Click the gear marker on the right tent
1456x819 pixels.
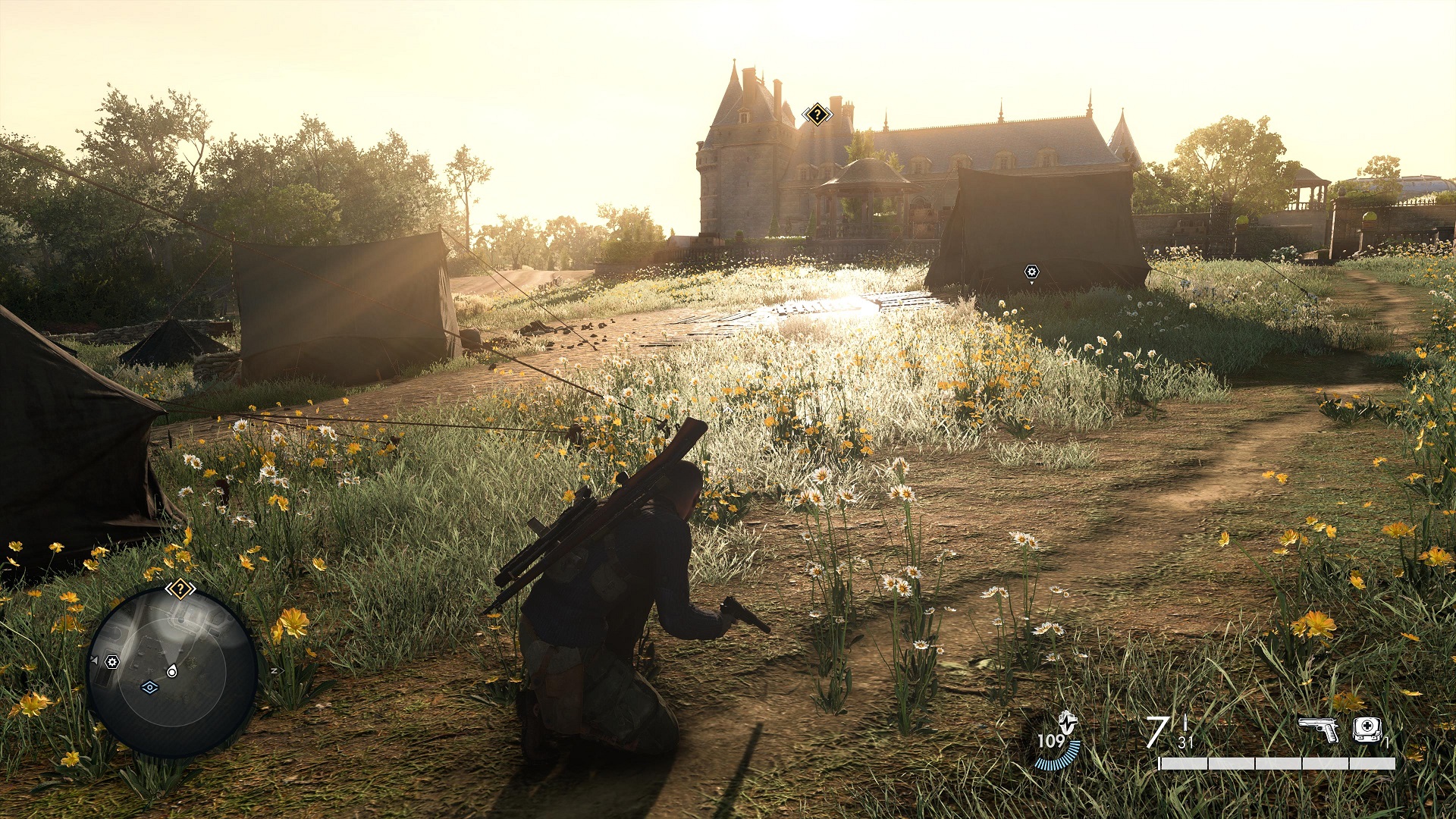click(x=1031, y=271)
